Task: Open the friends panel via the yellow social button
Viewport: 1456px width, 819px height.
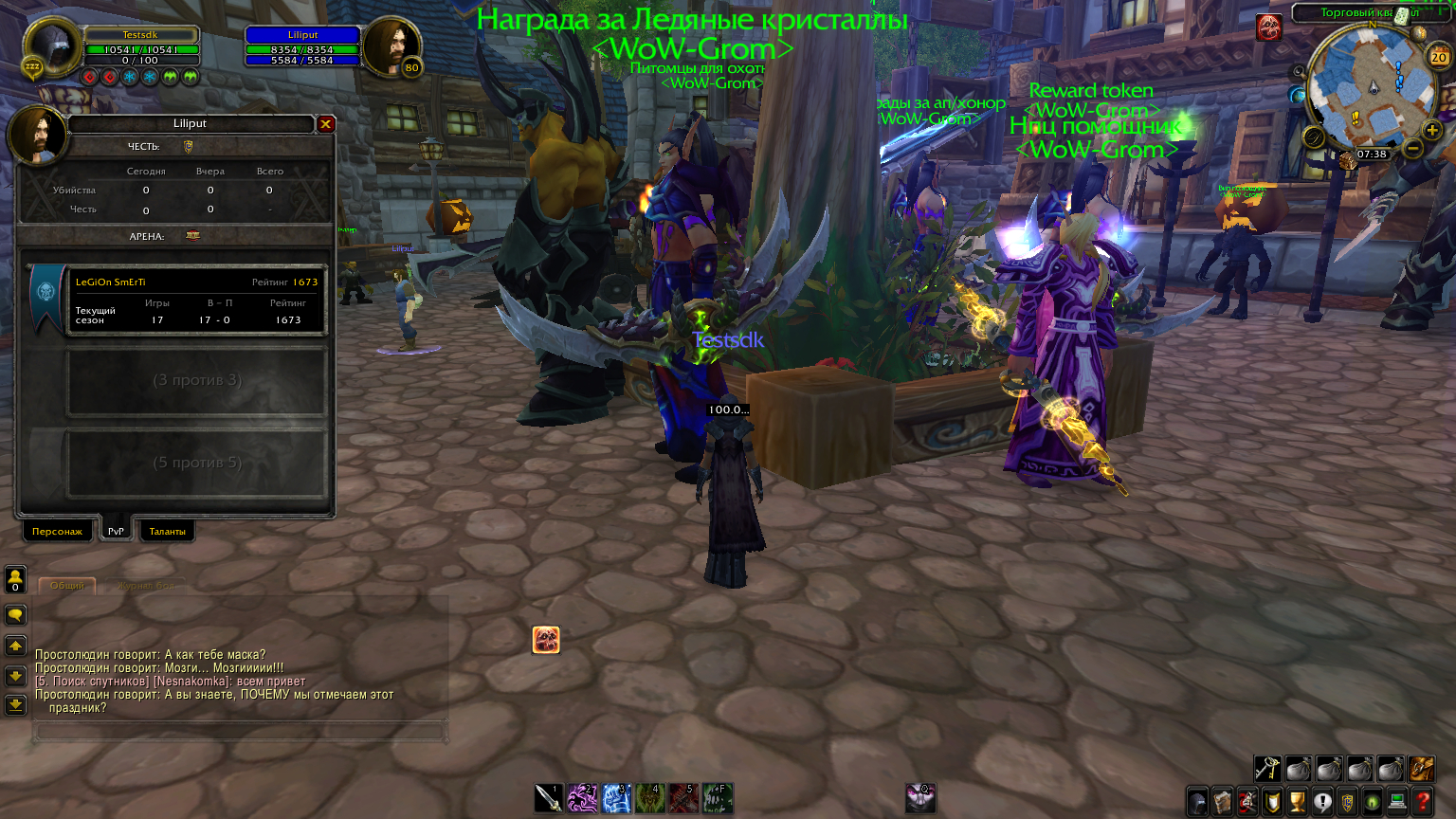Action: (15, 577)
